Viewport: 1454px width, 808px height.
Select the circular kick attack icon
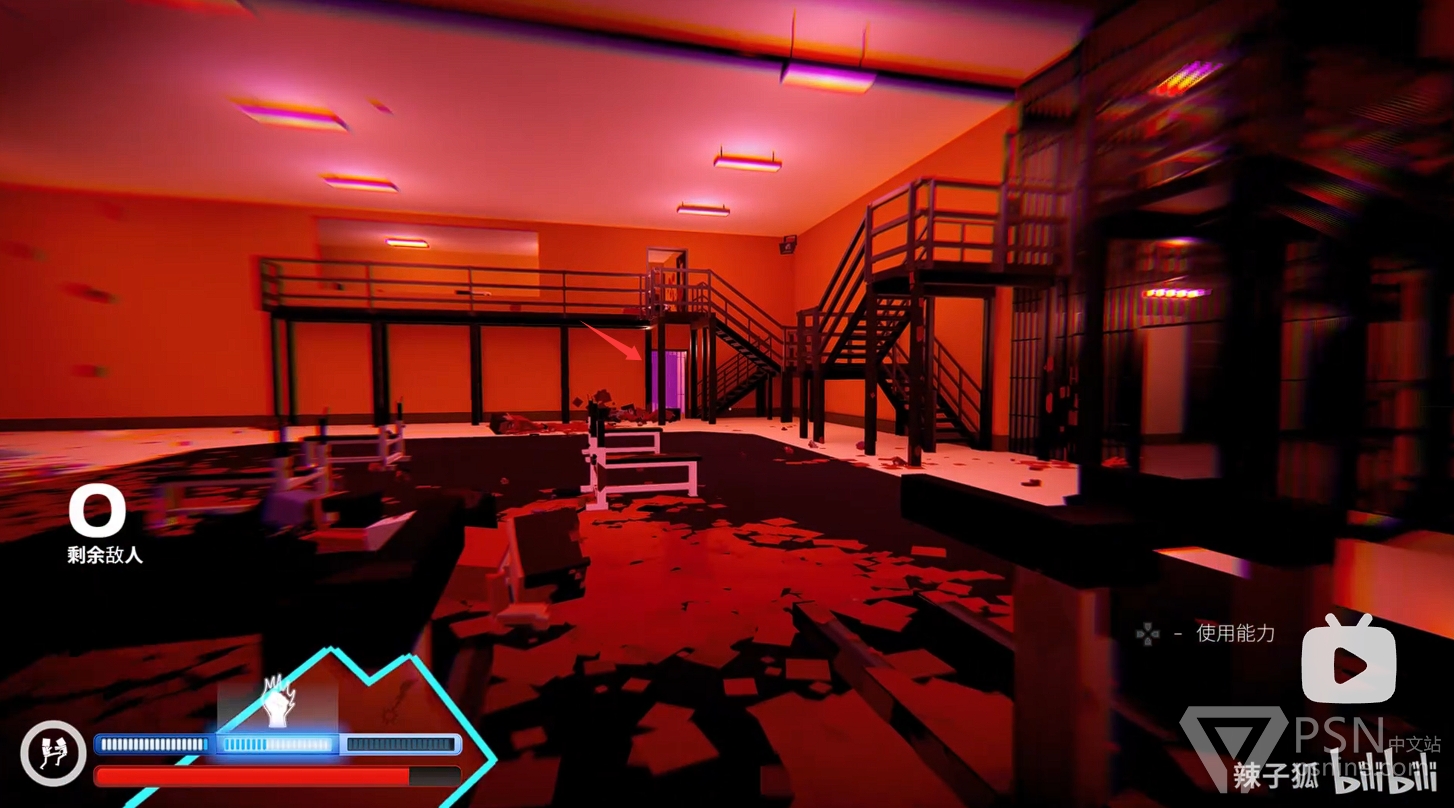53,753
